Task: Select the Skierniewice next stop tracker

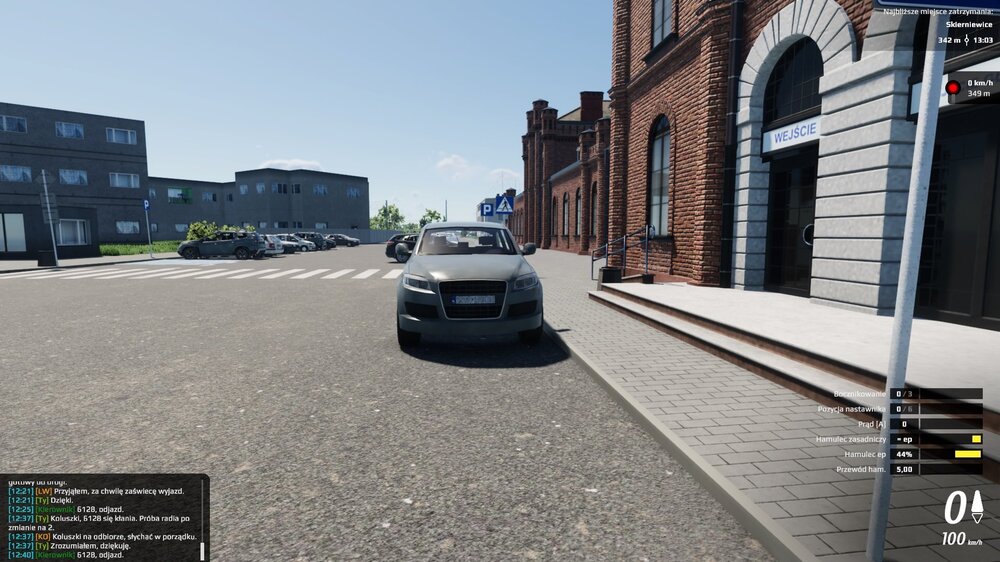Action: (x=966, y=25)
